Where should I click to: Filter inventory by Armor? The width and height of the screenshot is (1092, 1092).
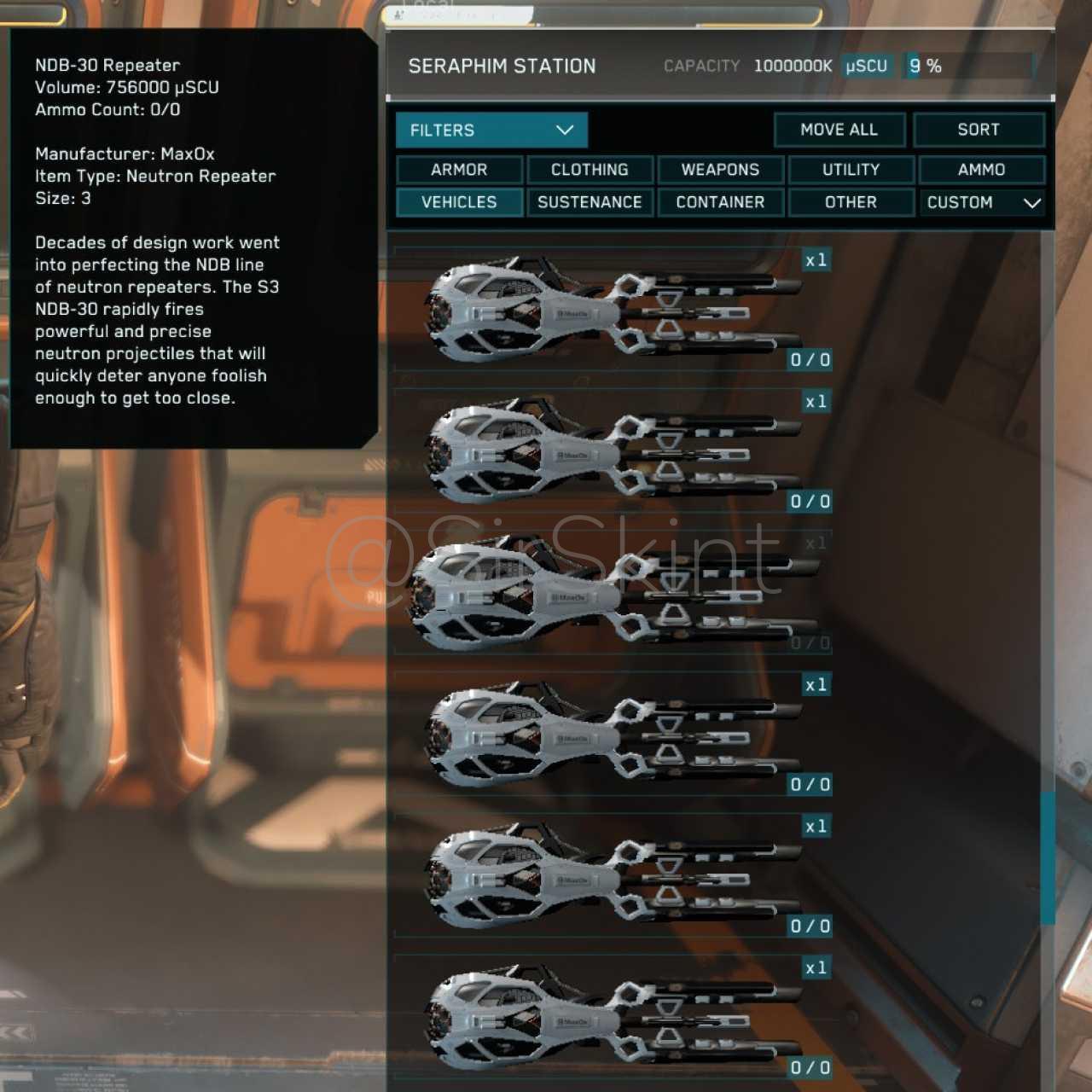click(459, 170)
